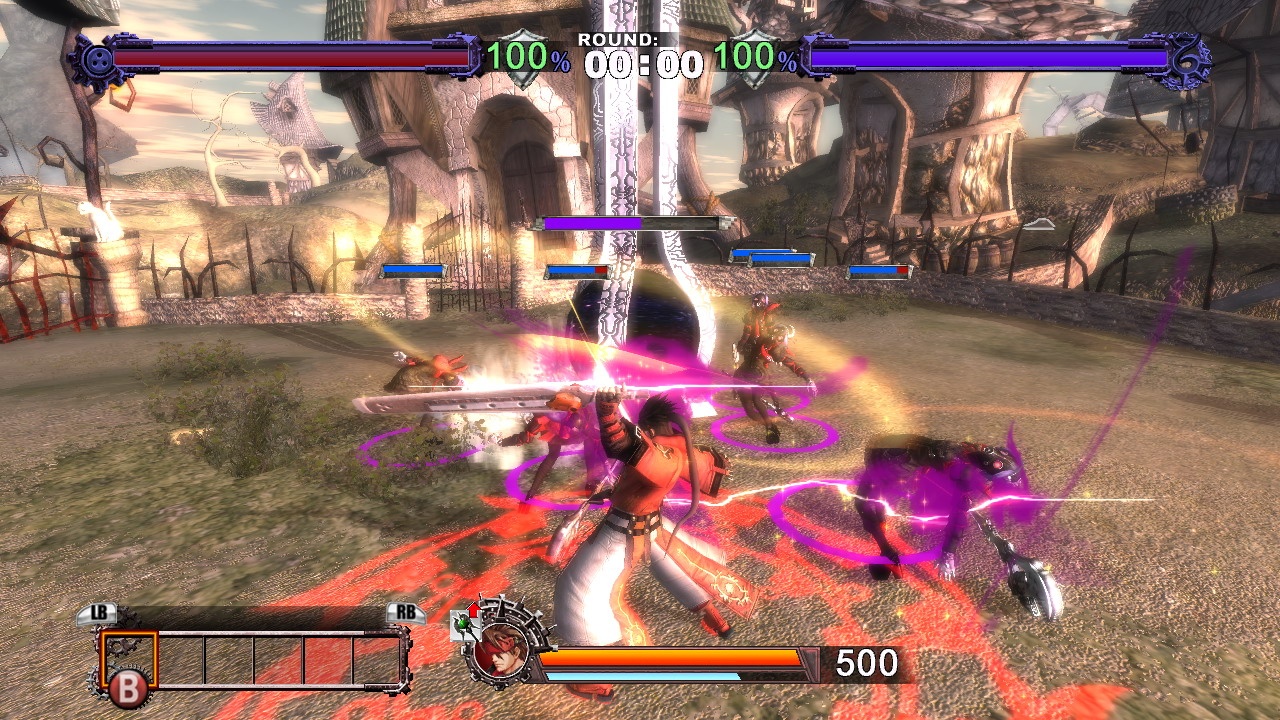Click the Player 2 gear emblem icon

click(1186, 60)
